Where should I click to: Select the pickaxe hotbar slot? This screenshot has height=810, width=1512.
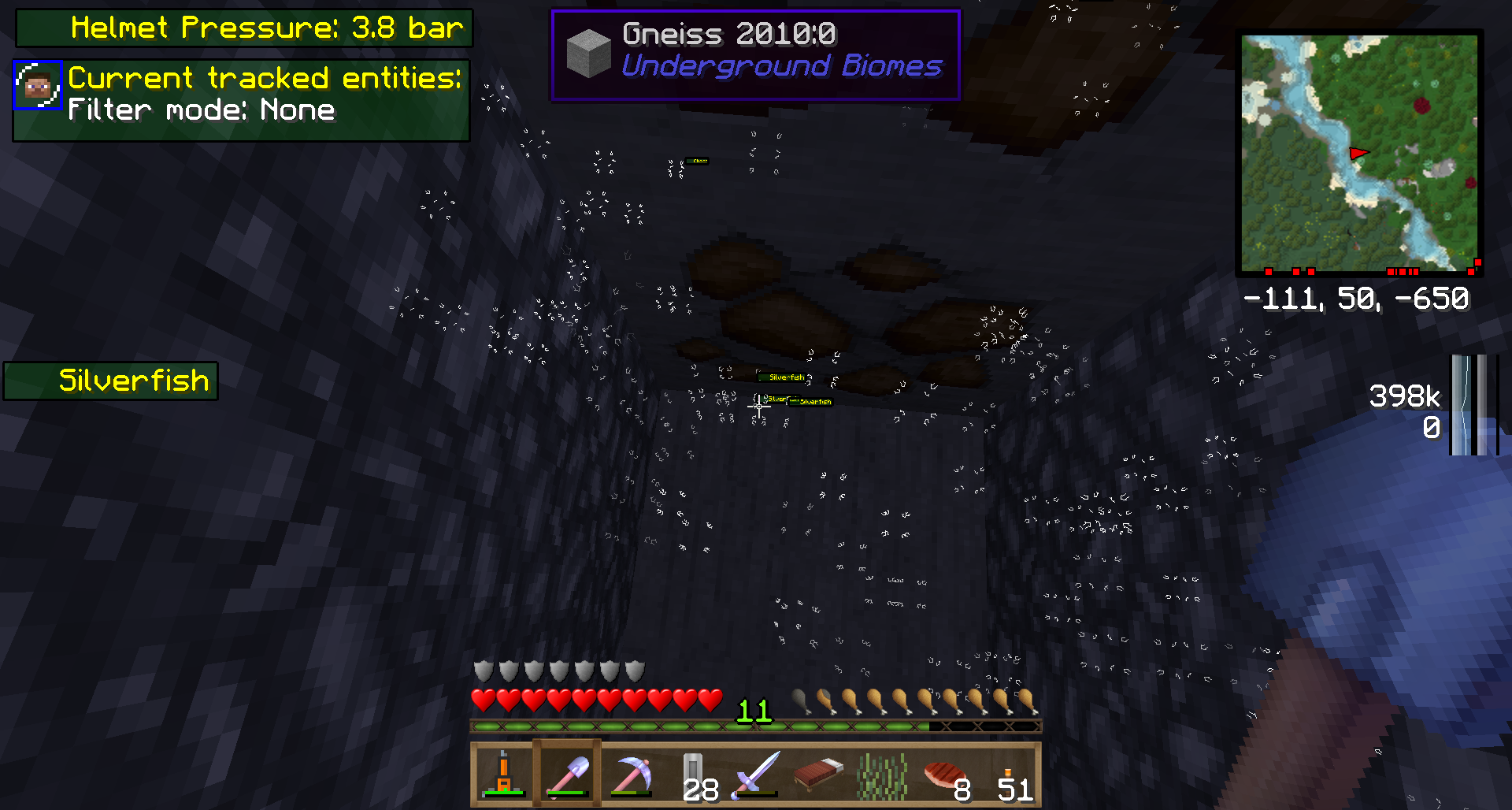(x=631, y=774)
